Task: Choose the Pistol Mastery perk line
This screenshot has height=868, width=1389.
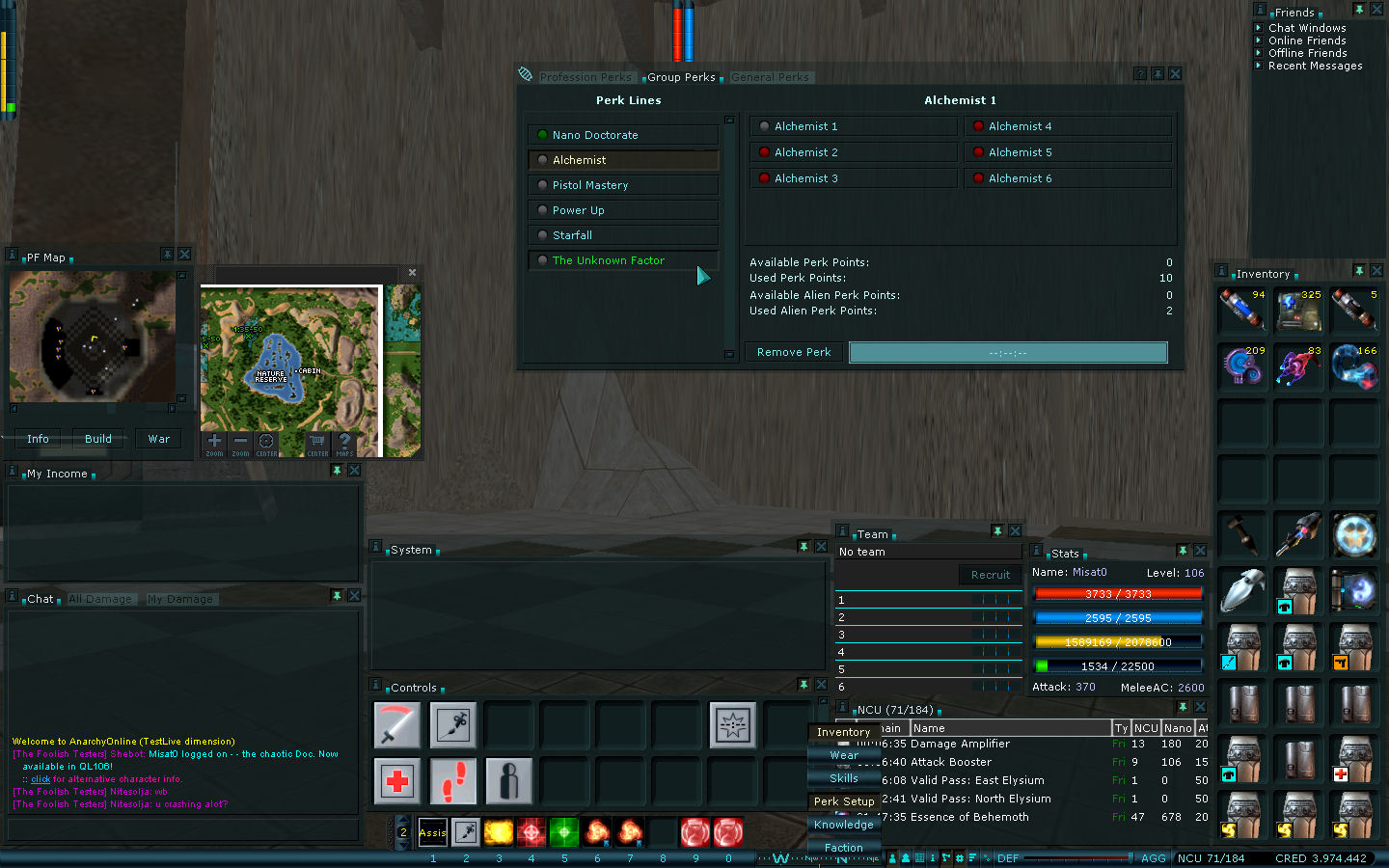Action: 590,185
